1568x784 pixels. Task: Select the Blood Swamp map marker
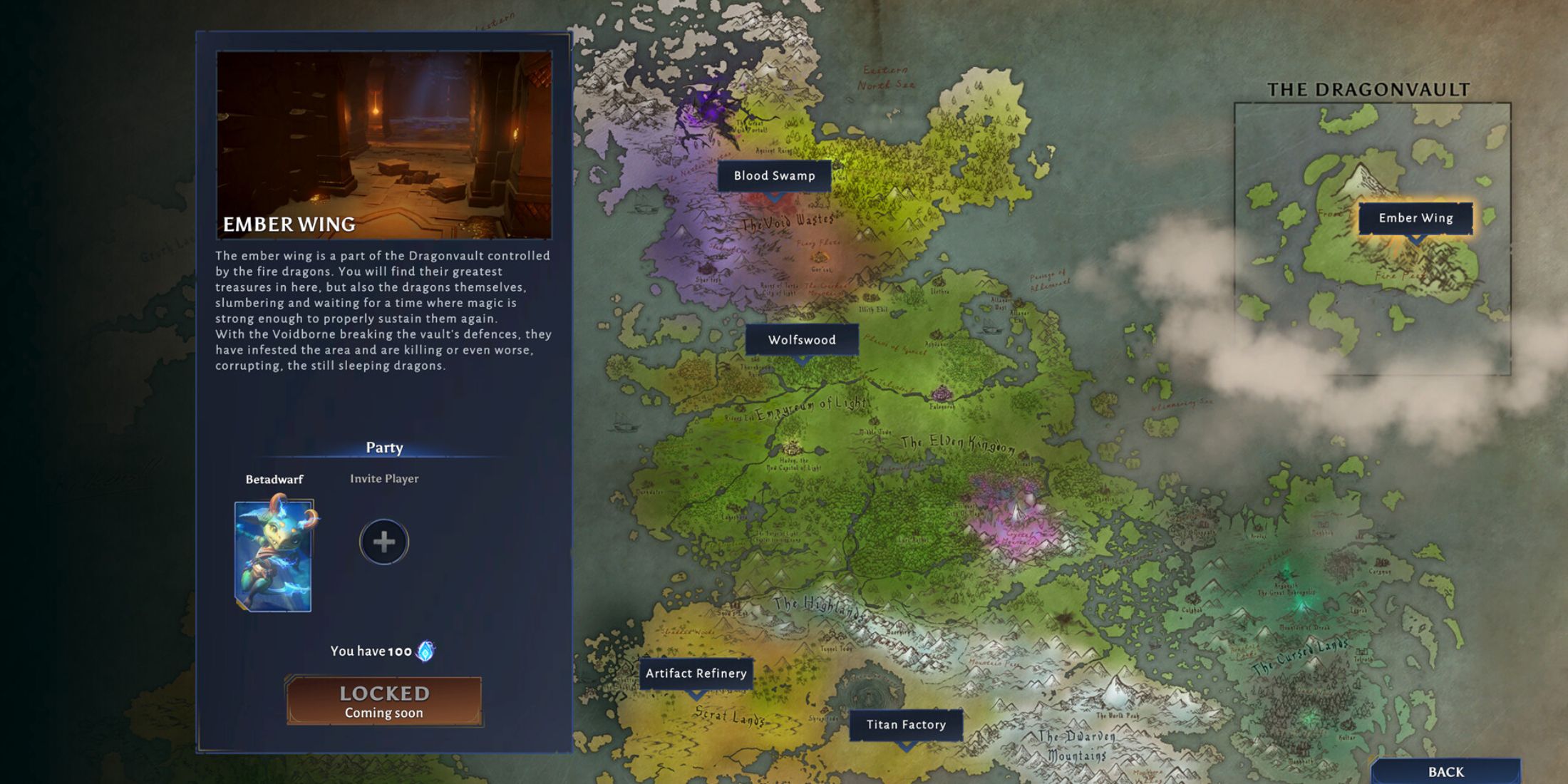click(773, 175)
